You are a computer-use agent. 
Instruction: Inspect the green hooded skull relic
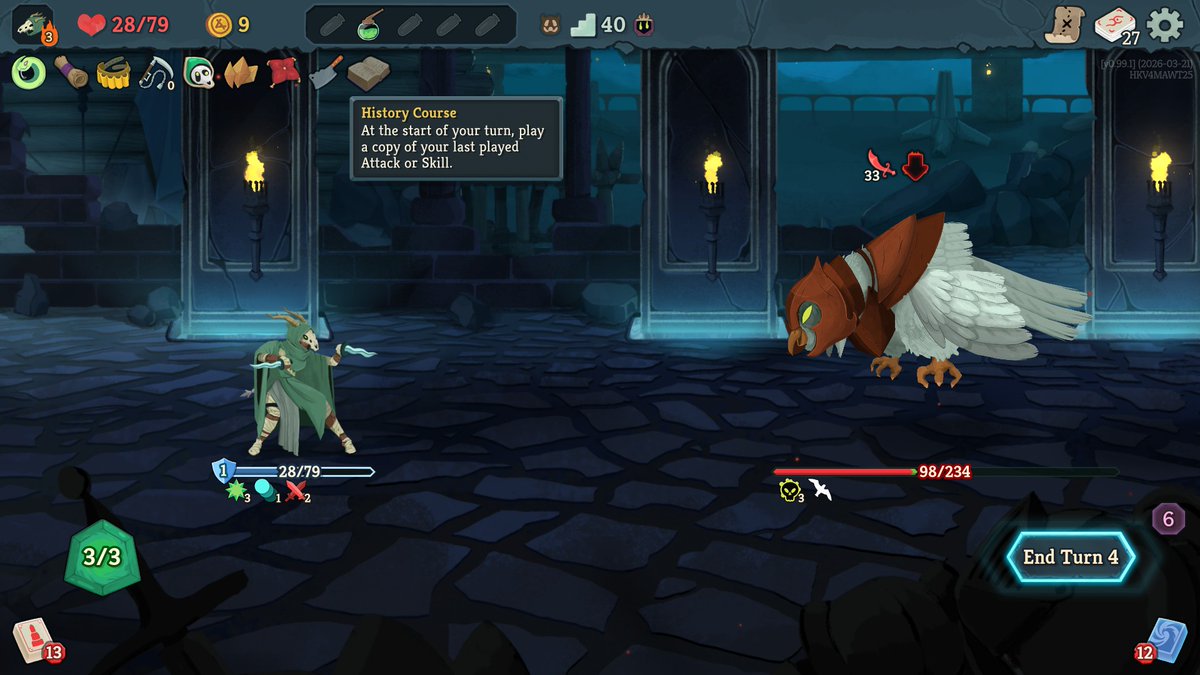199,72
